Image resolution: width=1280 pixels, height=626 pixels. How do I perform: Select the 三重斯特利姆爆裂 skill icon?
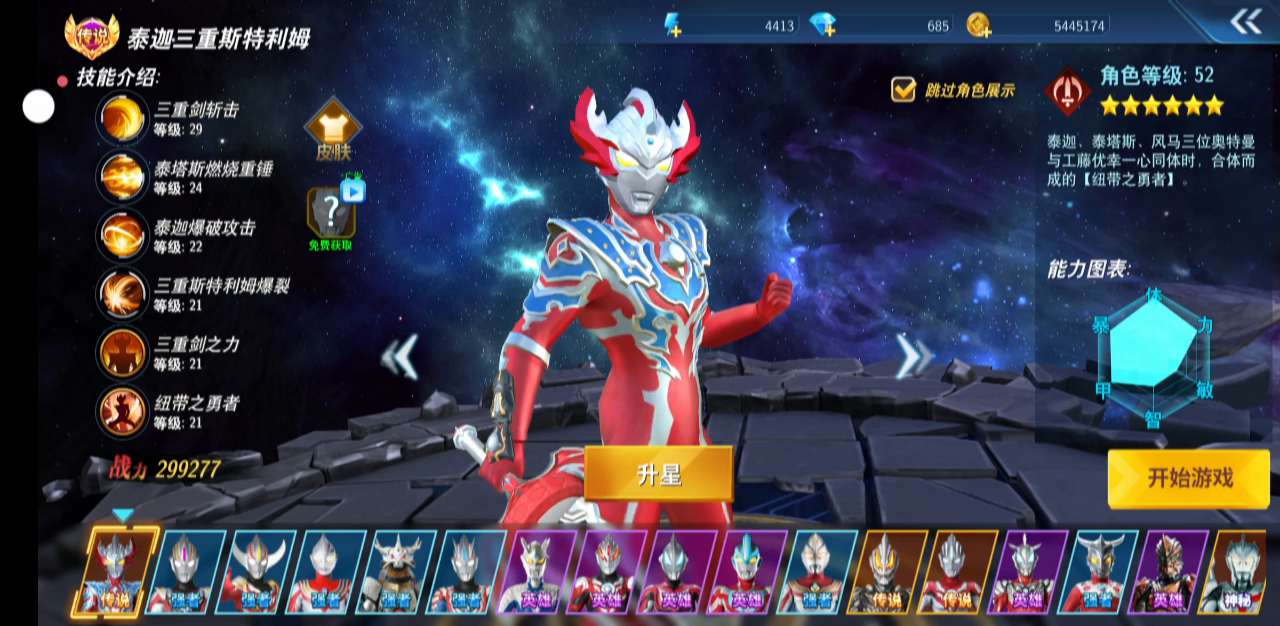(122, 294)
